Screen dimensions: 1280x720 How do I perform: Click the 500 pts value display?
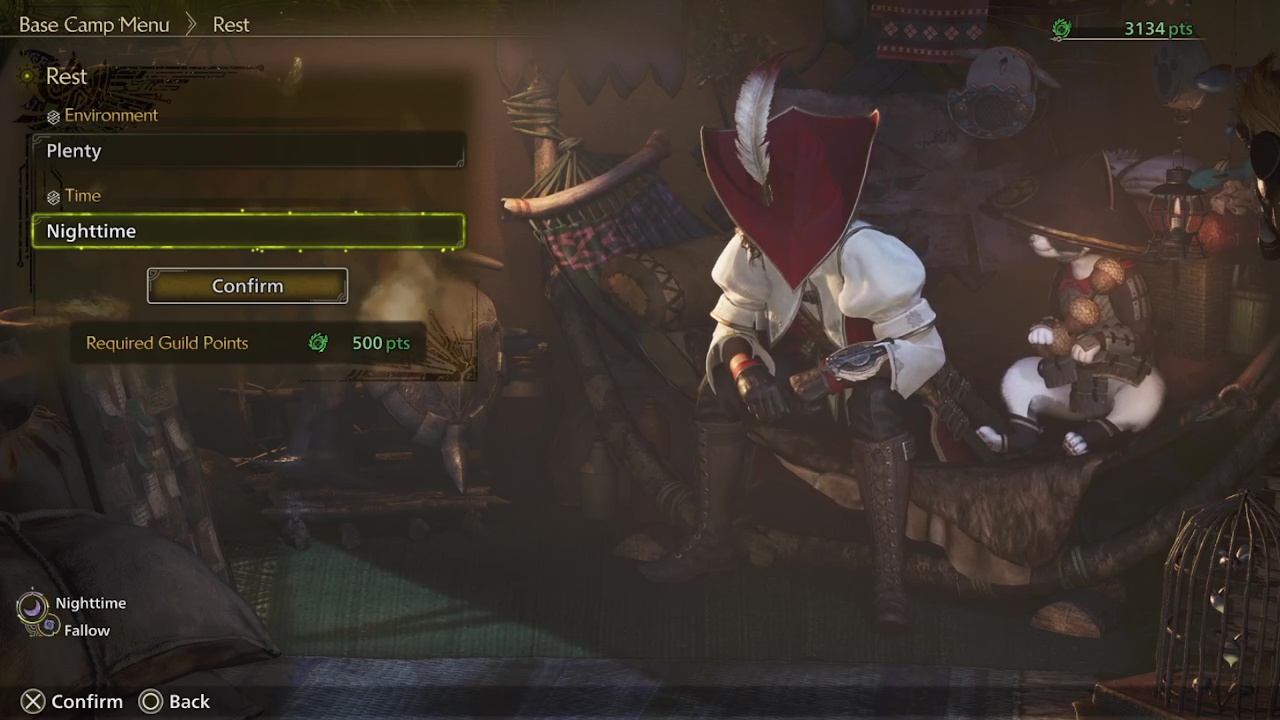pos(381,342)
